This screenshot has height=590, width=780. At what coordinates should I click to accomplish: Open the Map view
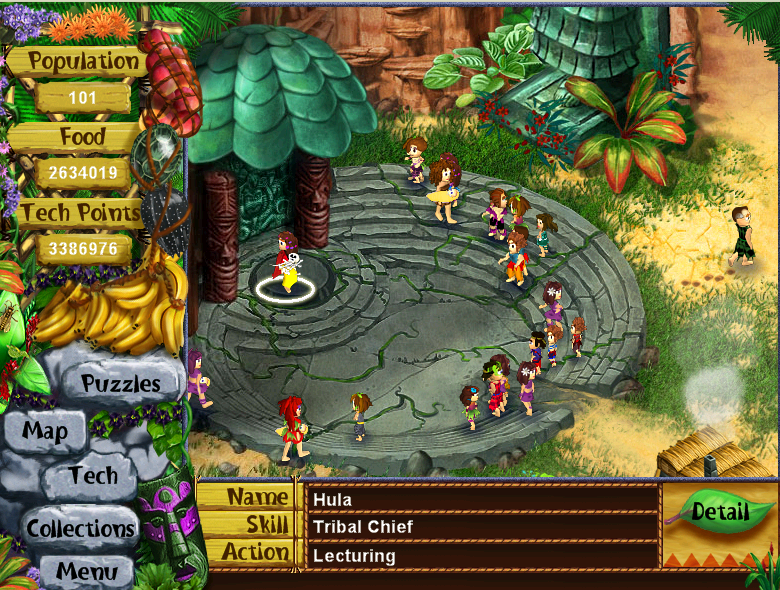point(46,432)
